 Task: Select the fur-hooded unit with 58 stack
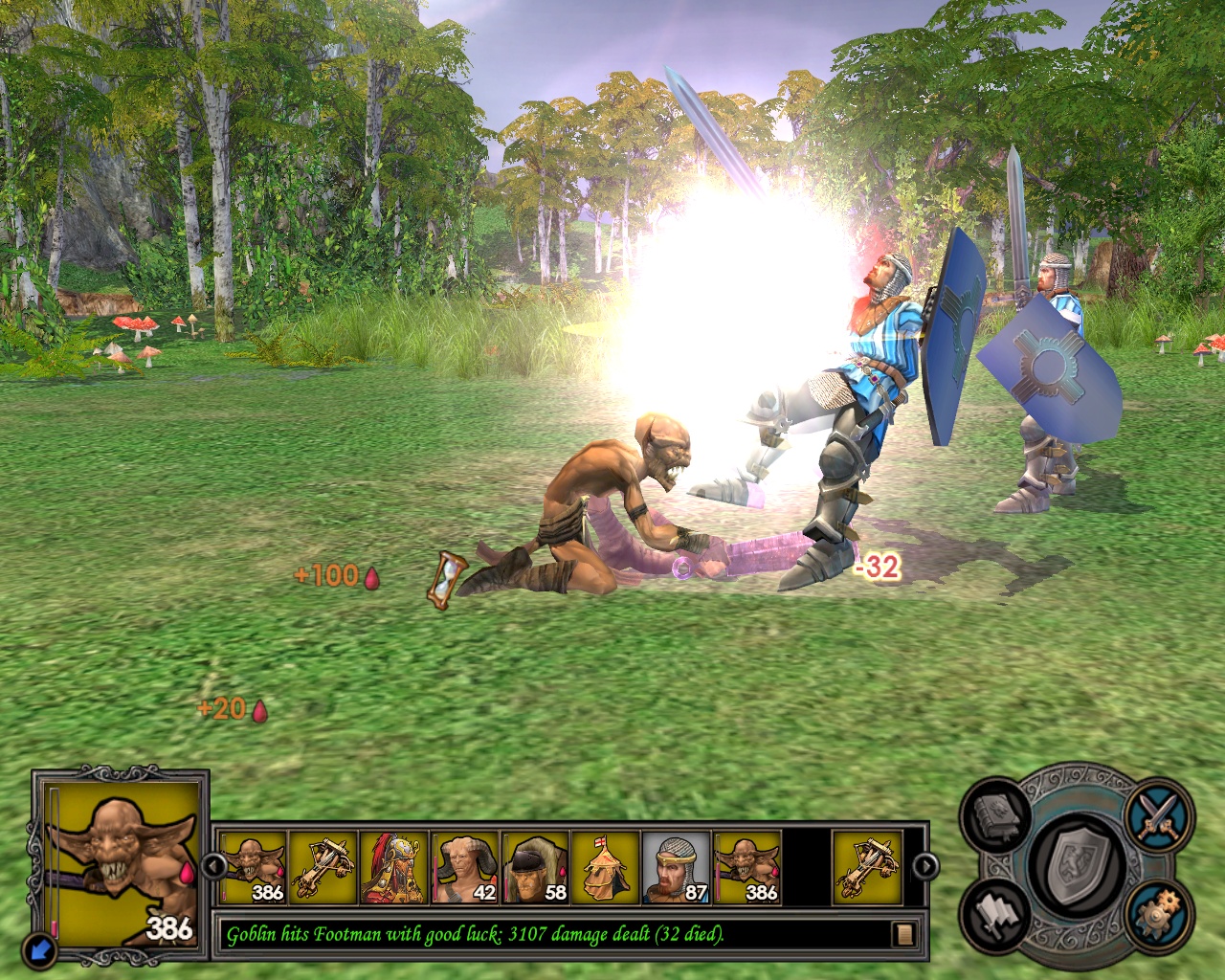(535, 867)
